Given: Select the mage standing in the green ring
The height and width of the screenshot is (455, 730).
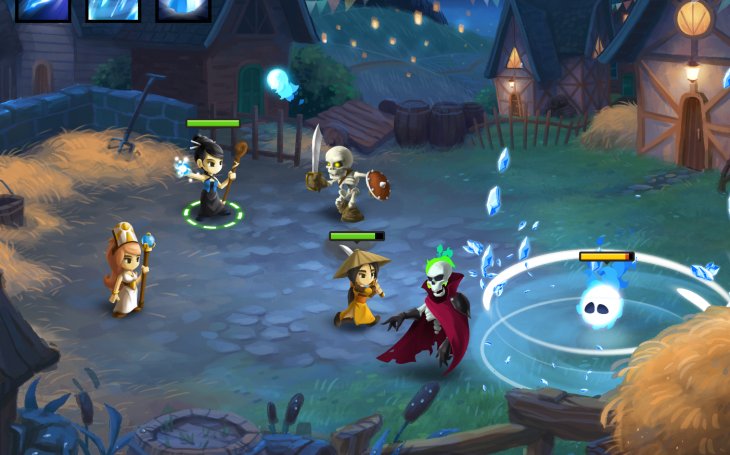Looking at the screenshot, I should [x=213, y=180].
